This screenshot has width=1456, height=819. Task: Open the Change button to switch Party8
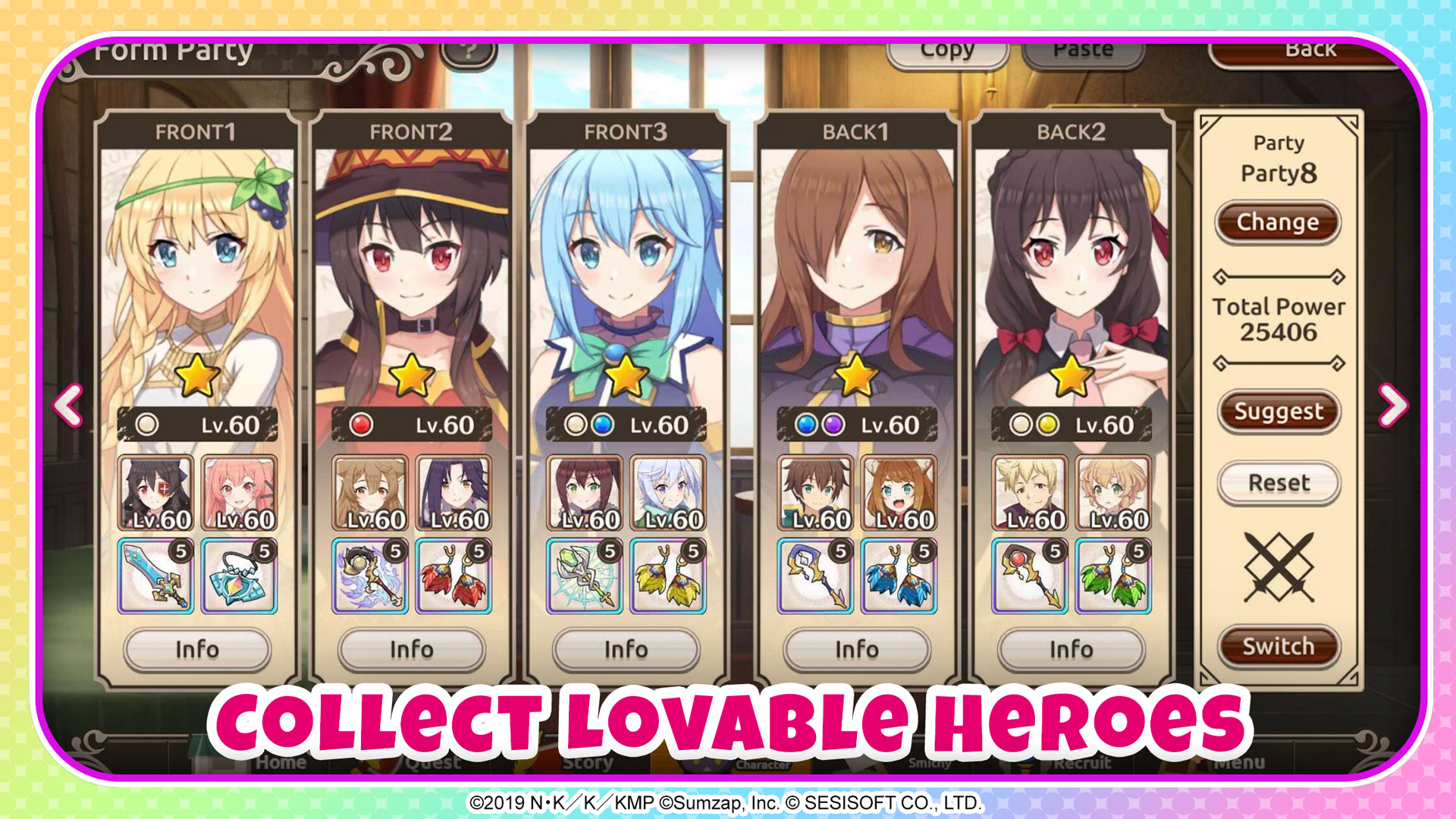click(1279, 223)
